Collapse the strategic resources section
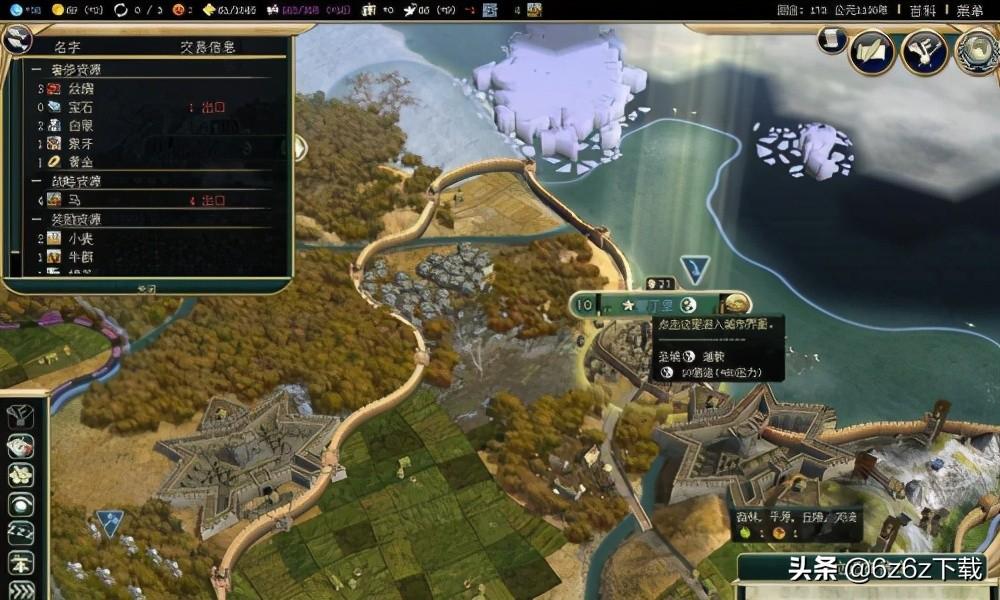Screen dimensions: 1000x600 (36, 181)
